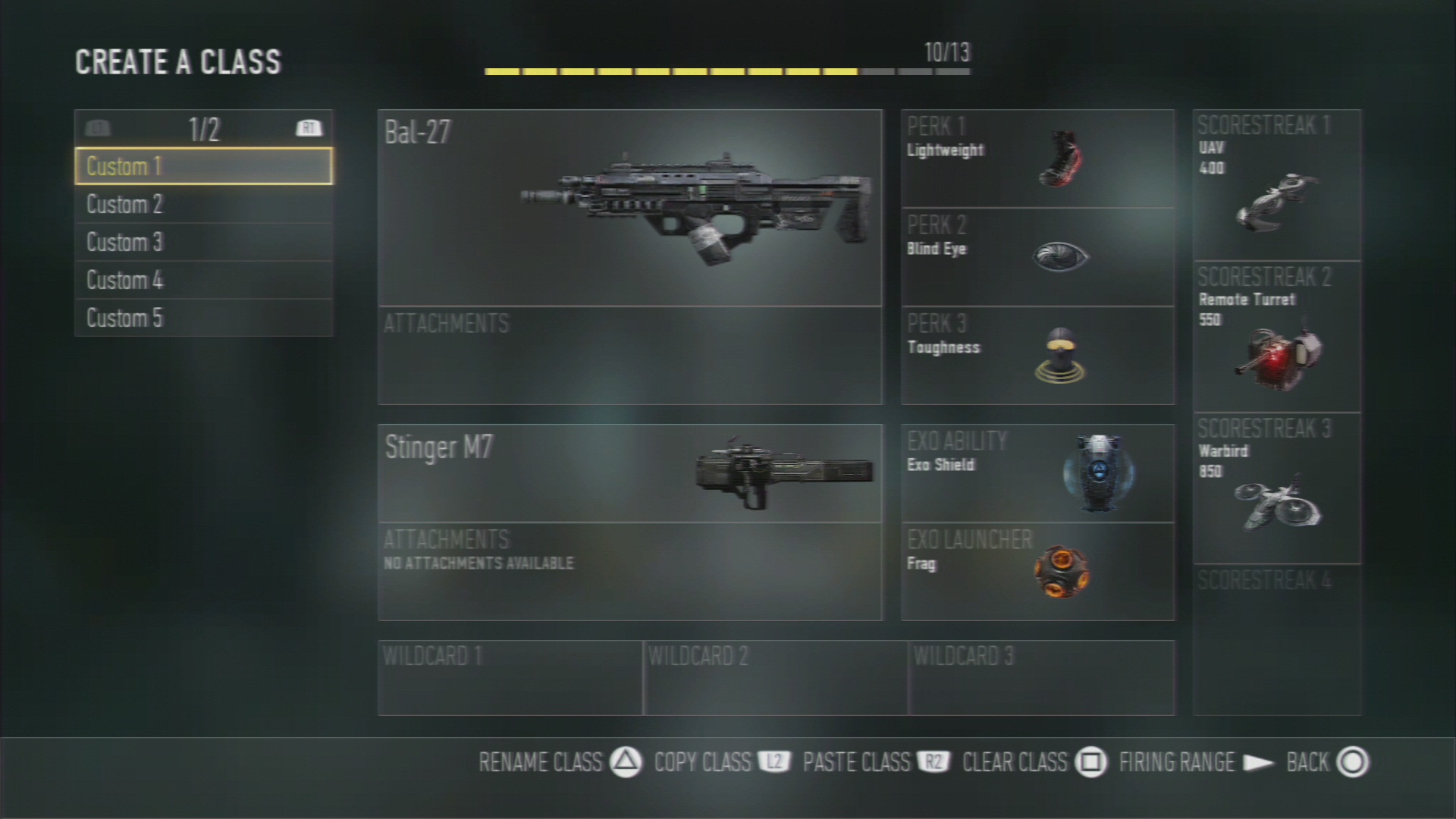Image resolution: width=1456 pixels, height=819 pixels.
Task: Open the Toughness perk slot
Action: pos(1037,356)
